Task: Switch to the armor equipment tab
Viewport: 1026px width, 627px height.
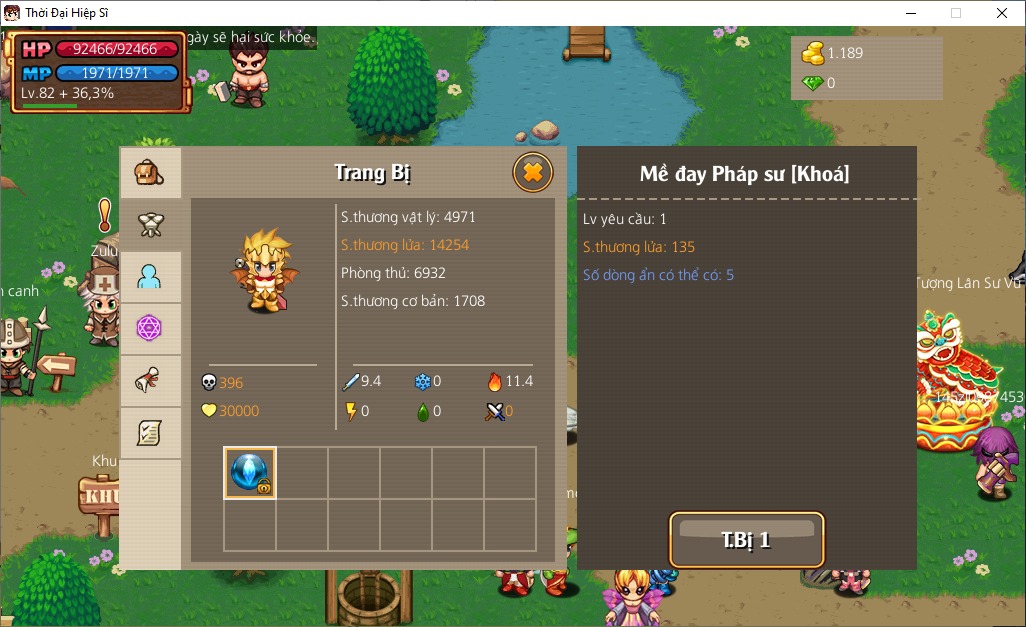Action: (150, 225)
